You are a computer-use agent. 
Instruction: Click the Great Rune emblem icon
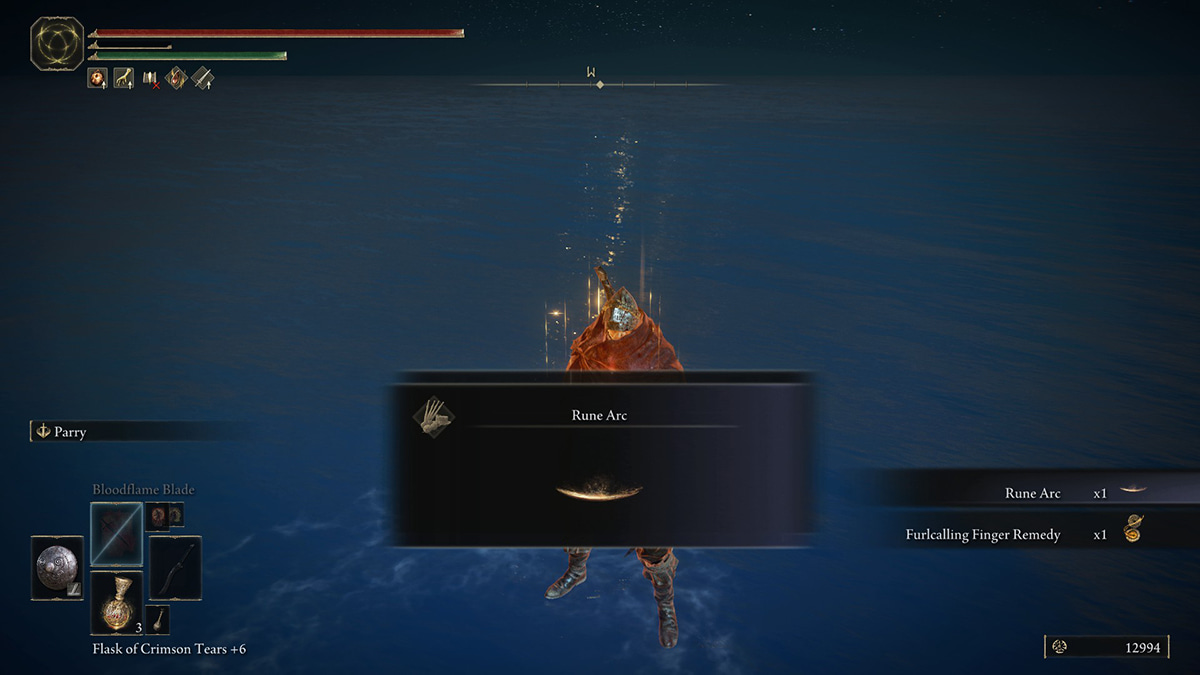pyautogui.click(x=57, y=44)
